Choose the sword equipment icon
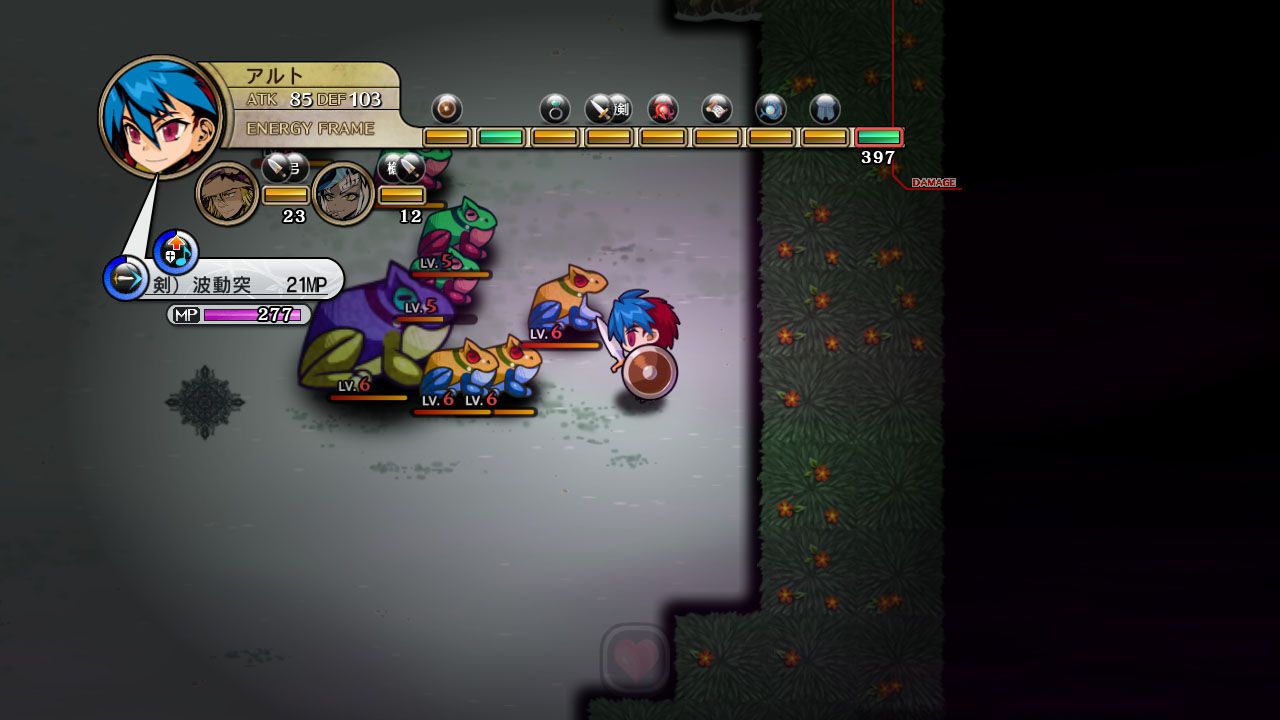 click(x=601, y=108)
